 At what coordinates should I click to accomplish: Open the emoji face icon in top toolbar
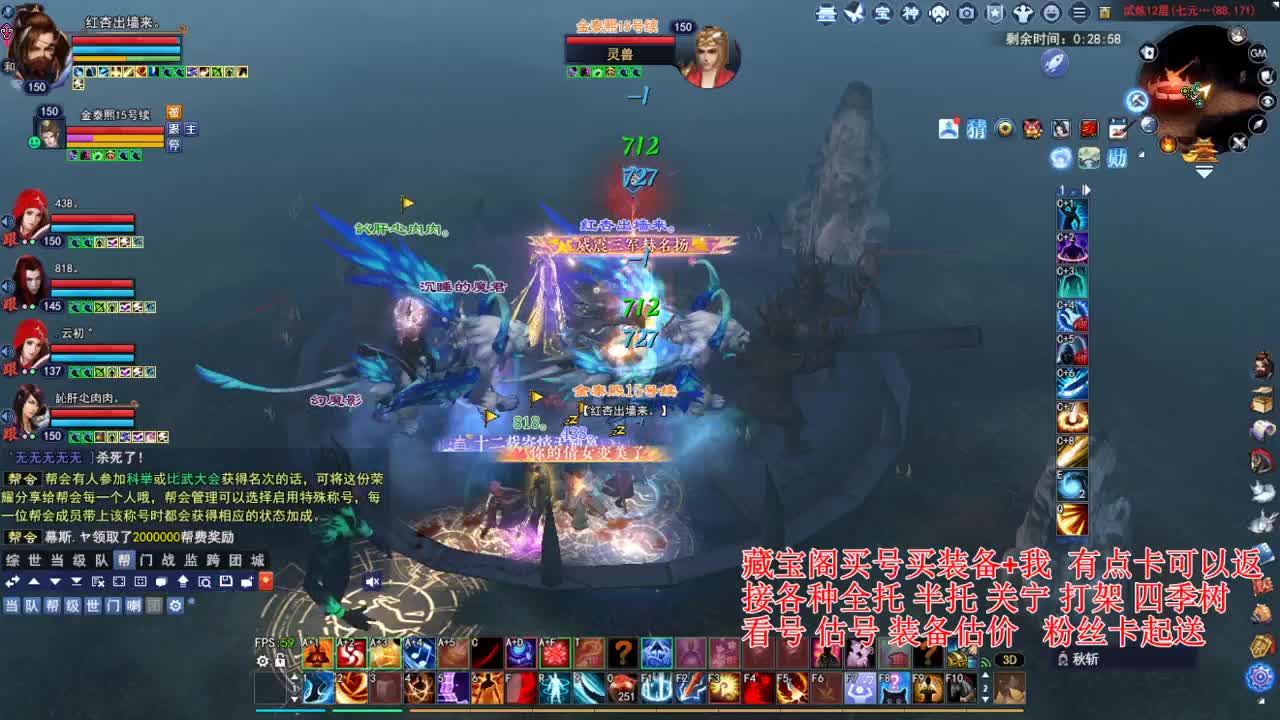[1052, 12]
